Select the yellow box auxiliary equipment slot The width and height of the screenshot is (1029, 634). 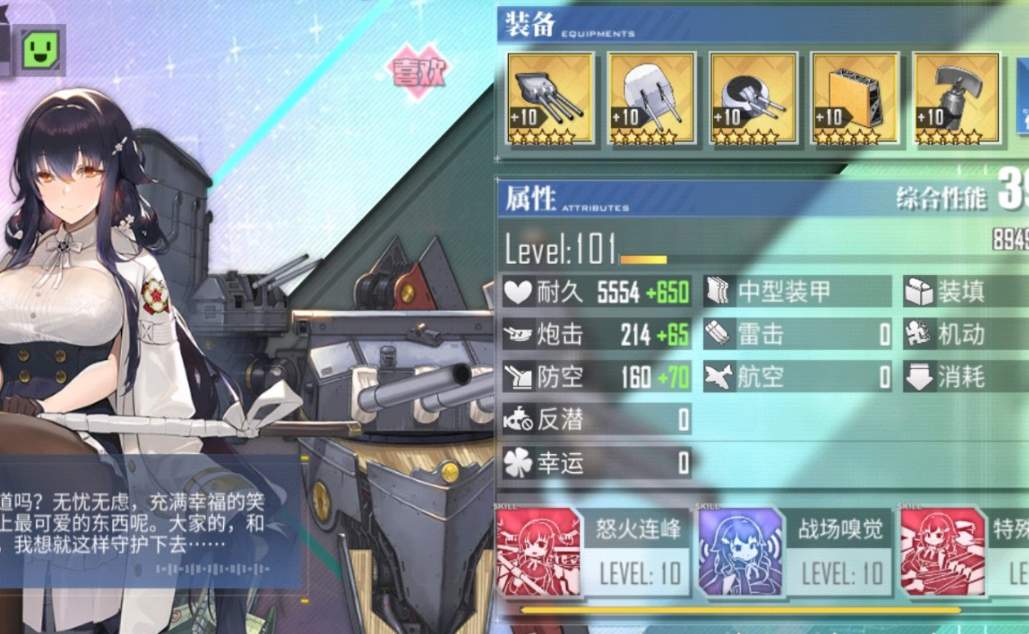click(855, 99)
